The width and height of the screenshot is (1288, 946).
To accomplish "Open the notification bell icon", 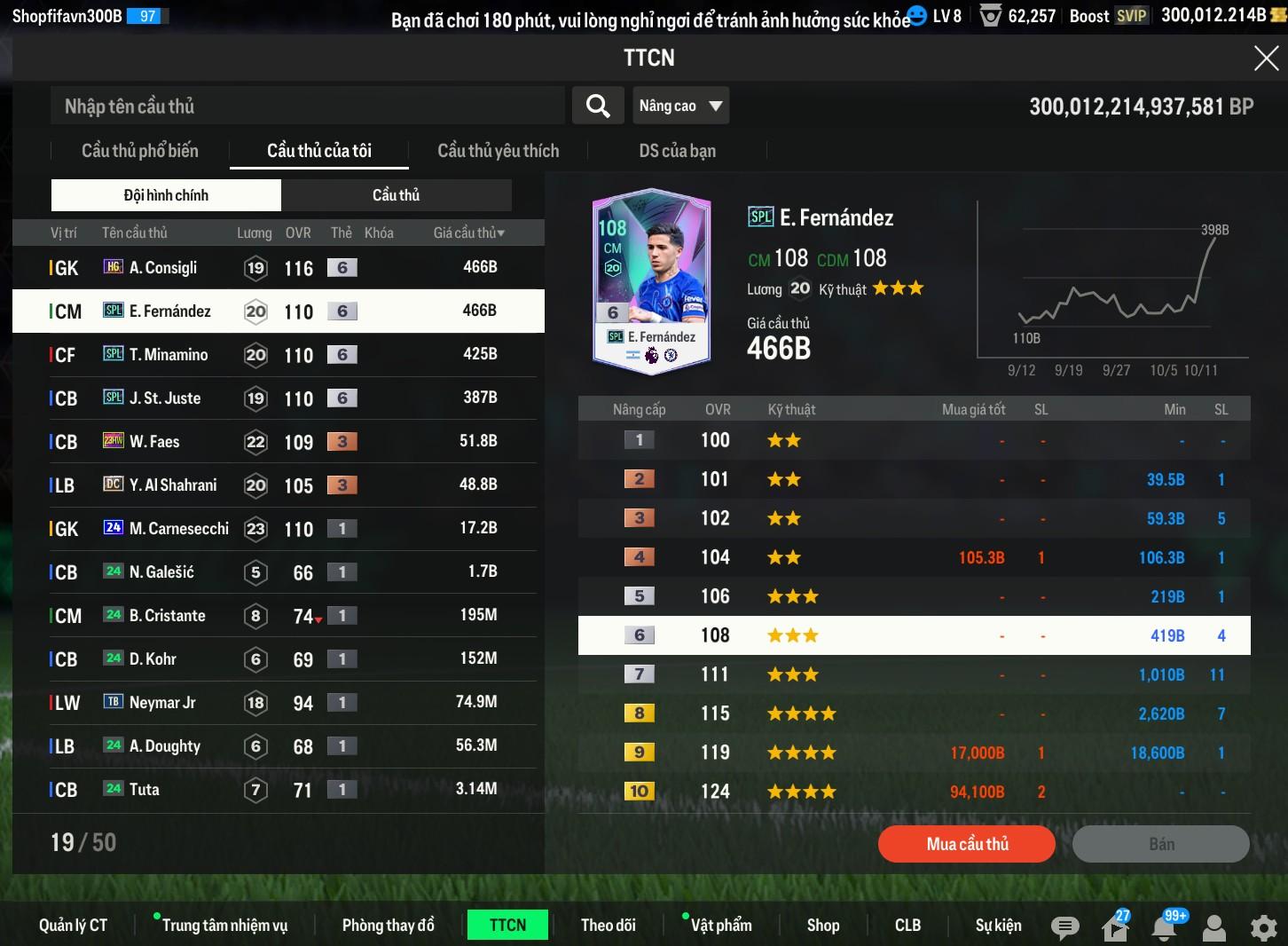I will (x=1164, y=926).
